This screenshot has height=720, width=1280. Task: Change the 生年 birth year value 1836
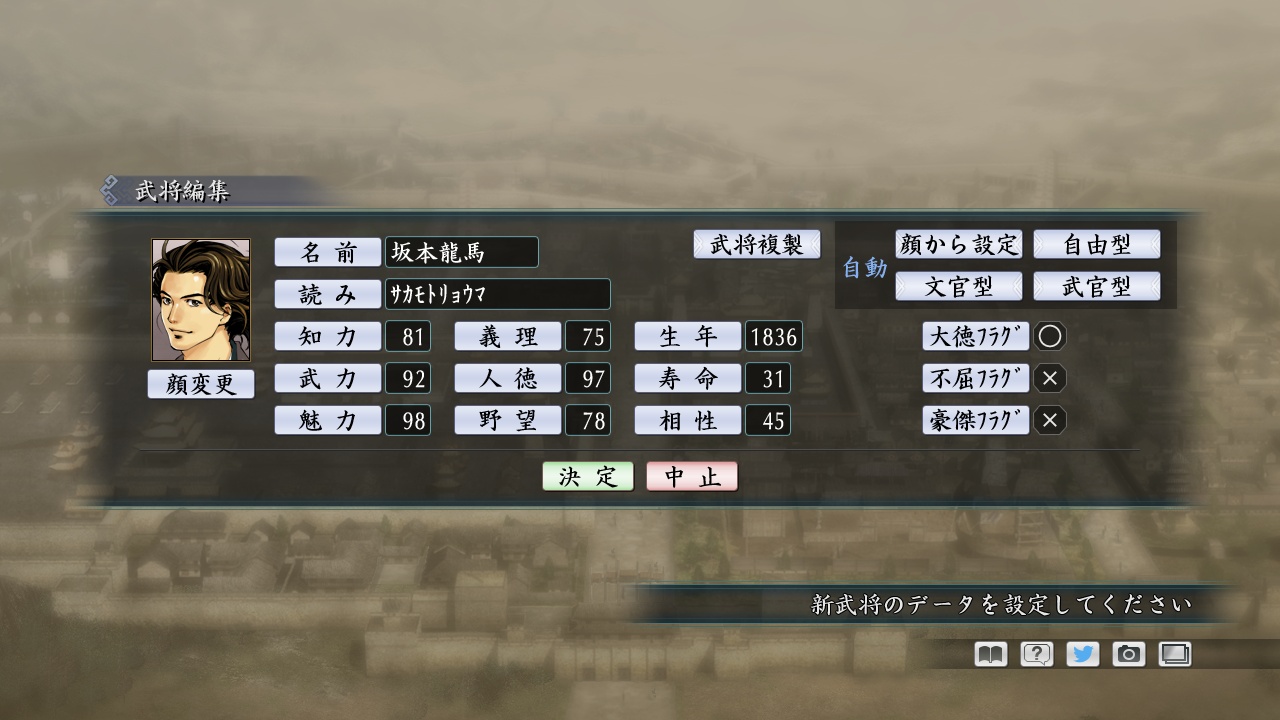[x=774, y=336]
